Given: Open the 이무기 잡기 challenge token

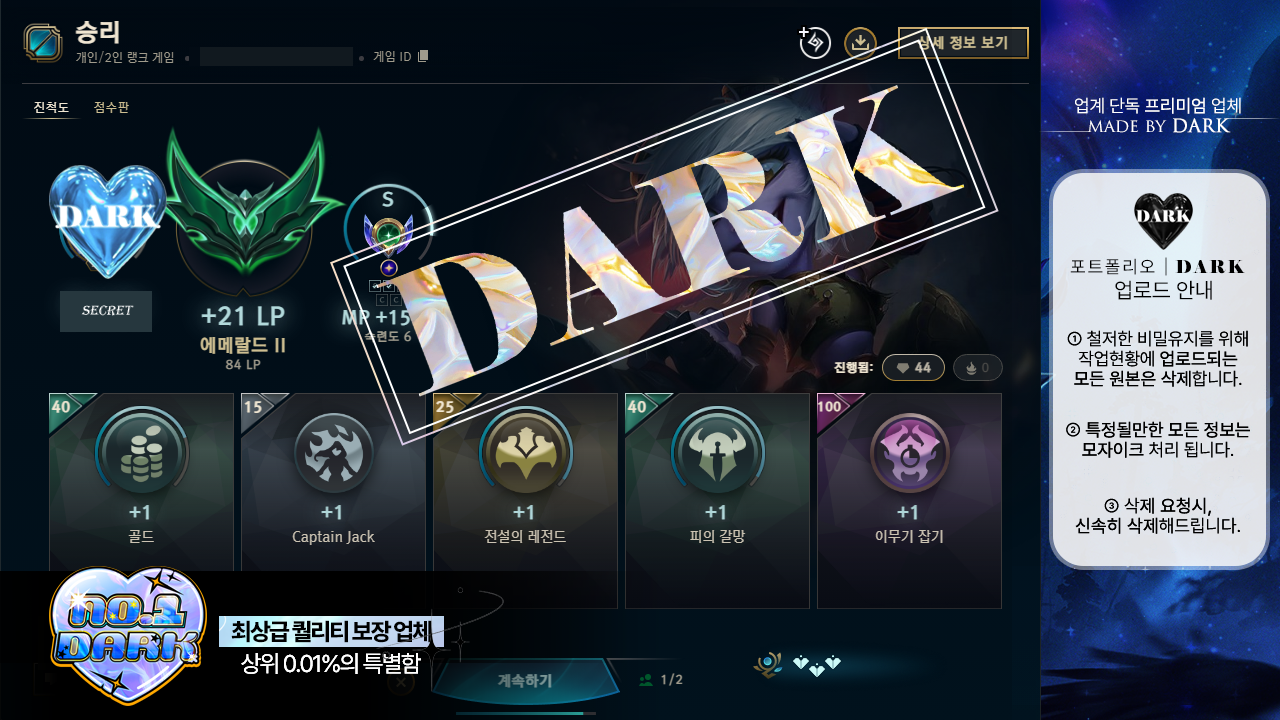Looking at the screenshot, I should pyautogui.click(x=909, y=453).
